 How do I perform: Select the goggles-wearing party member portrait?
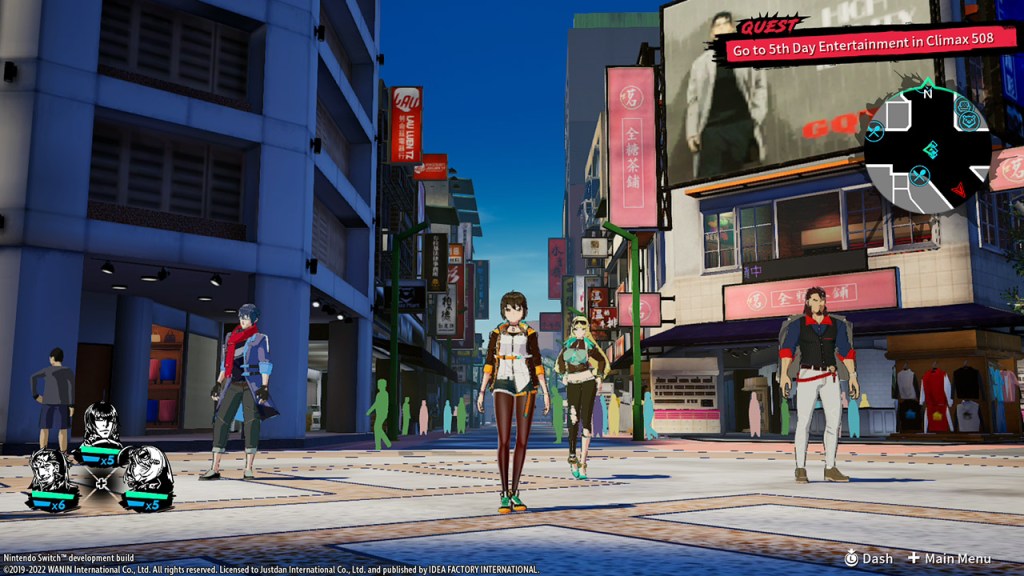click(x=143, y=469)
